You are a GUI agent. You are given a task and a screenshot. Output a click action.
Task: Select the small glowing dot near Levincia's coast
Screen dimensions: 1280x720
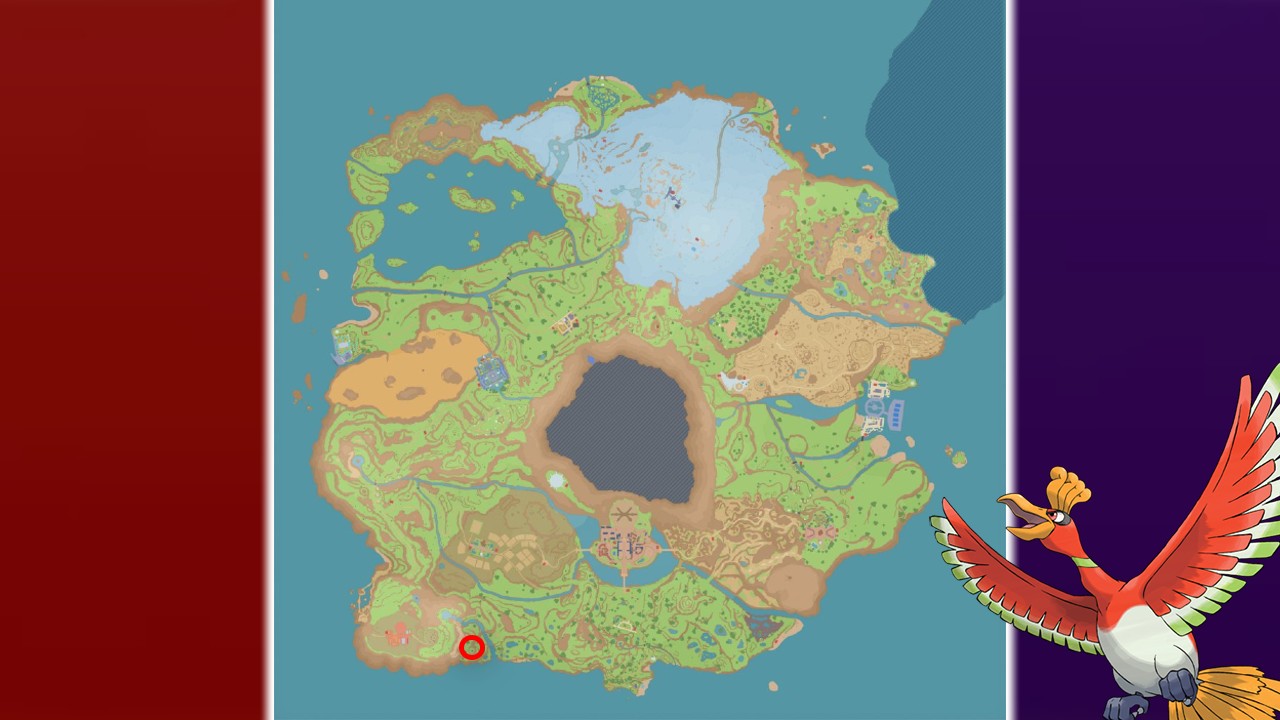pos(913,382)
